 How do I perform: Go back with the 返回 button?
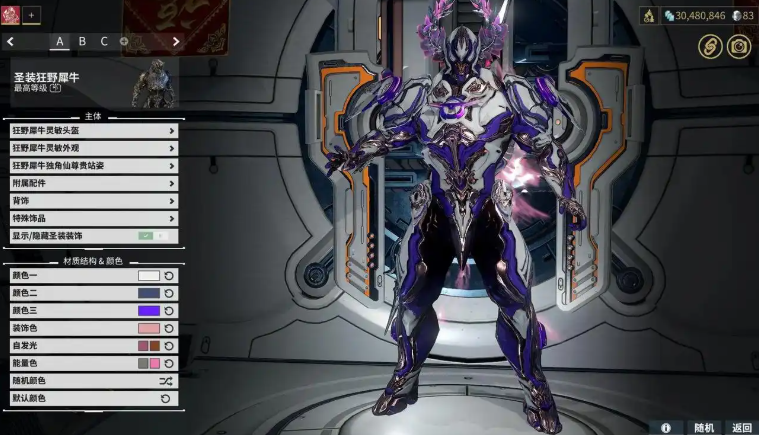coord(740,427)
